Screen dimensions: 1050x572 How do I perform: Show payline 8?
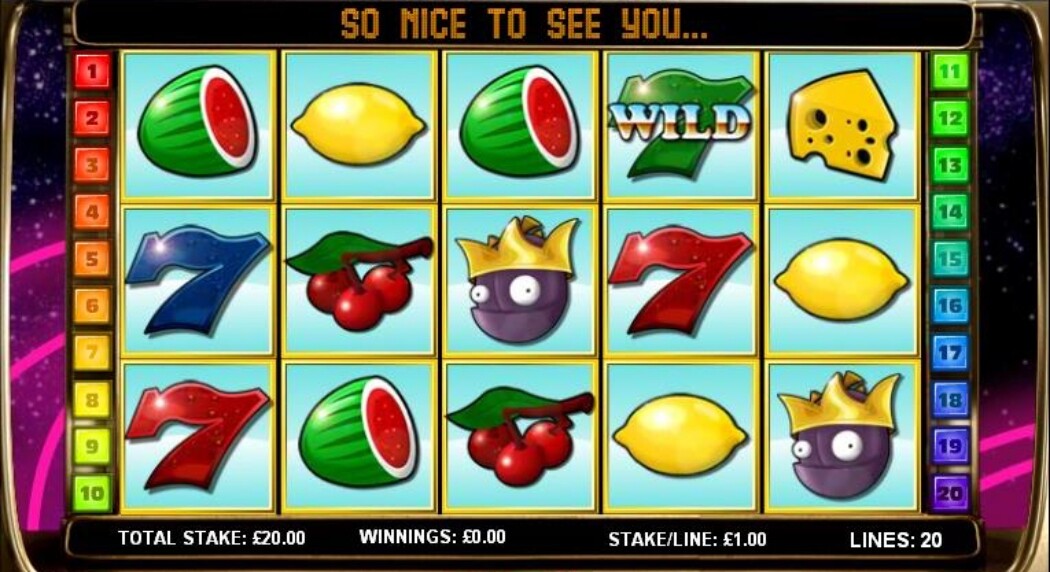(91, 400)
